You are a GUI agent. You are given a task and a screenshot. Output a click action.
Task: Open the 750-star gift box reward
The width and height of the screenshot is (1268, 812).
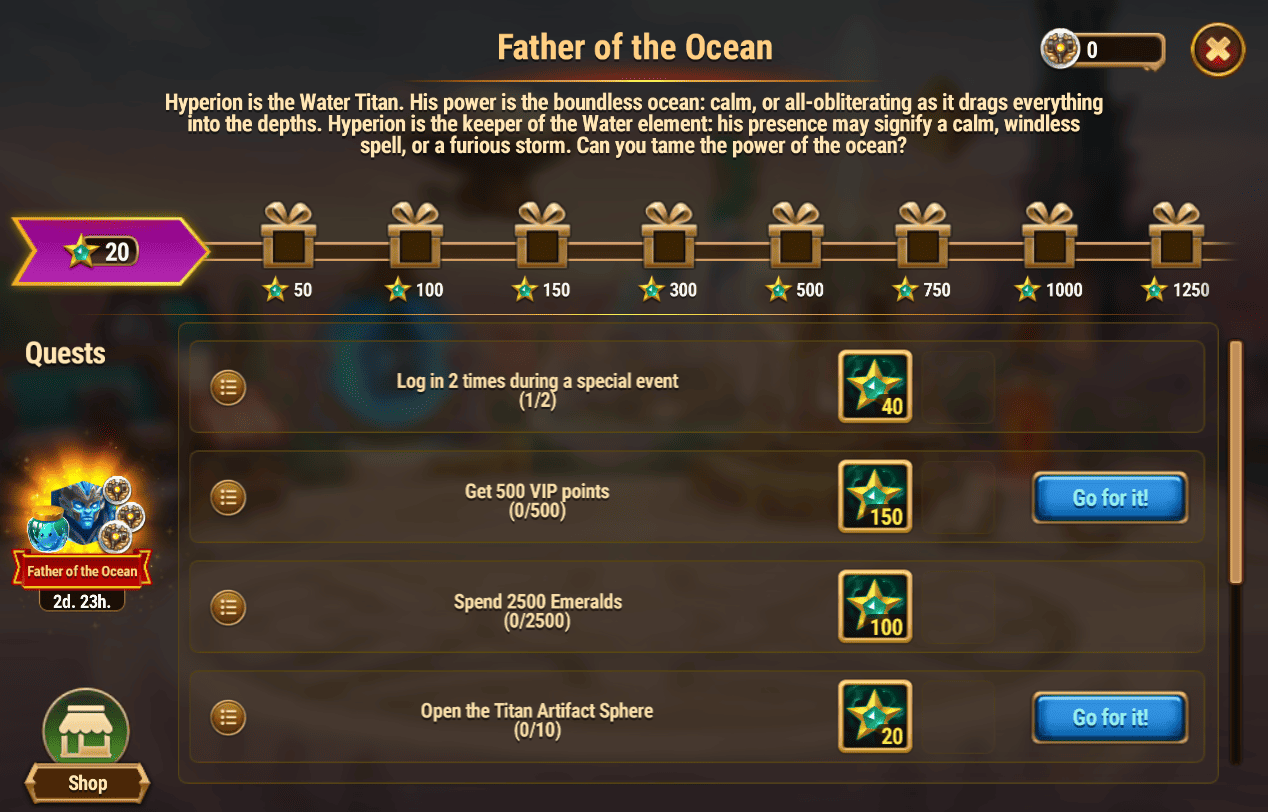(x=923, y=236)
